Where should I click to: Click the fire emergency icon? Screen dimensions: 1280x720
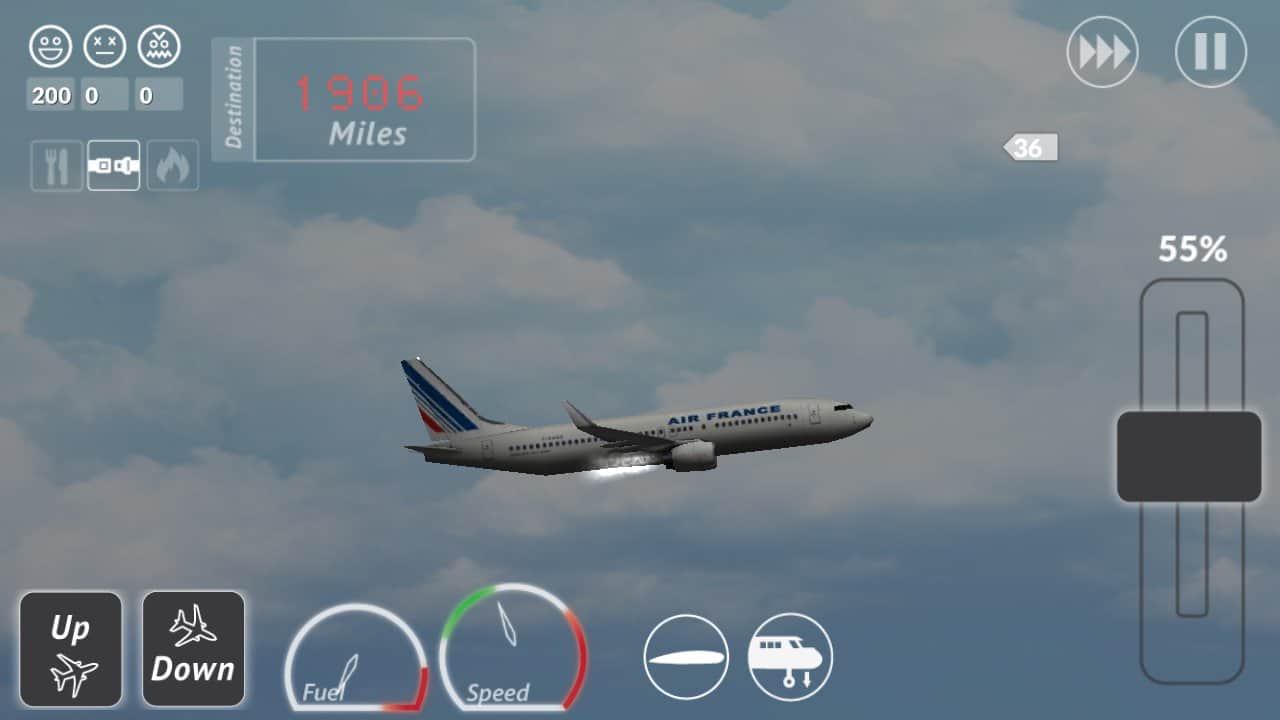pos(171,165)
